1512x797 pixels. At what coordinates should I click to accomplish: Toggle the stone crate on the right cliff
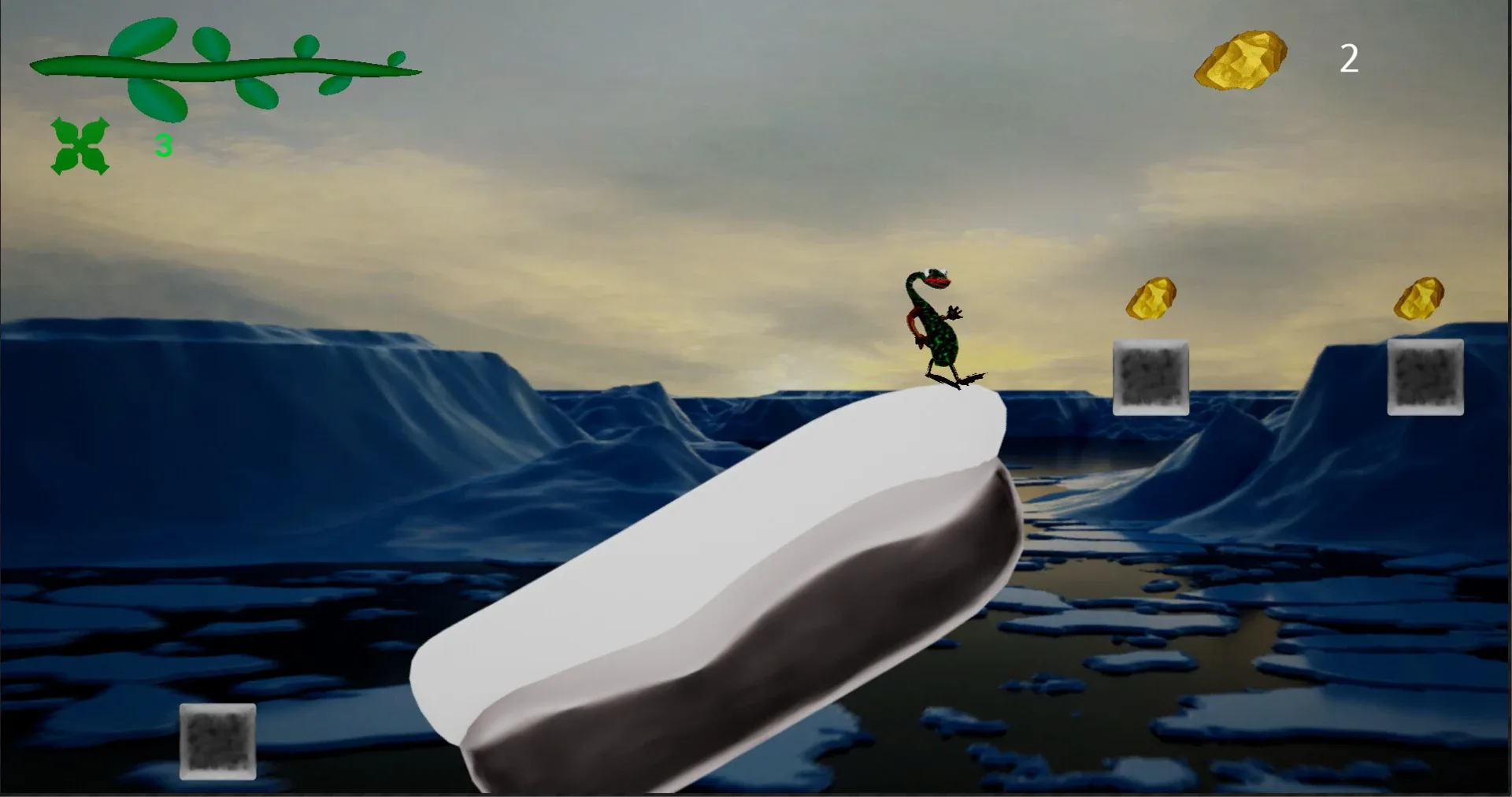pos(1425,376)
